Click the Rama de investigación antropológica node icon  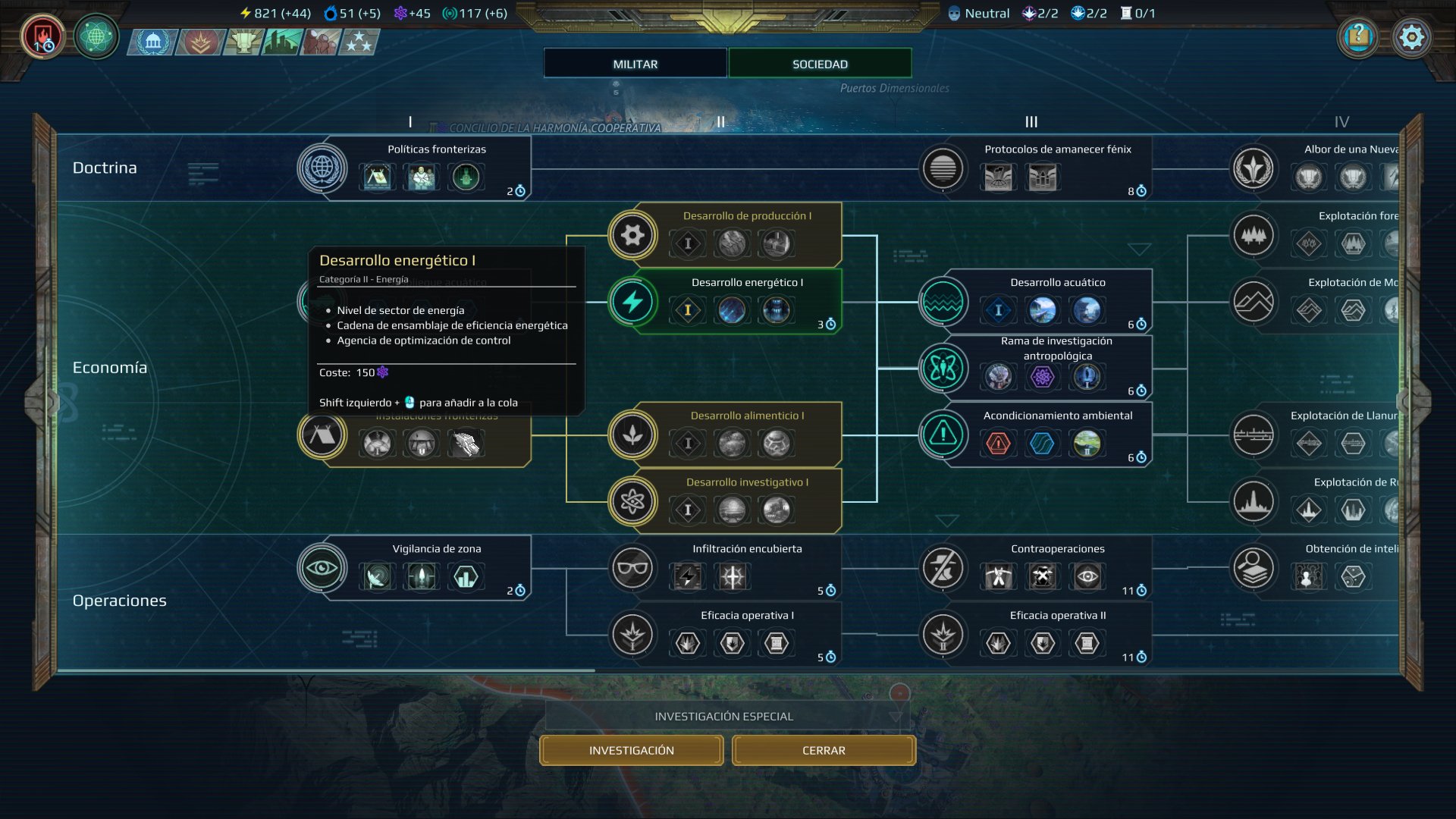[x=942, y=368]
